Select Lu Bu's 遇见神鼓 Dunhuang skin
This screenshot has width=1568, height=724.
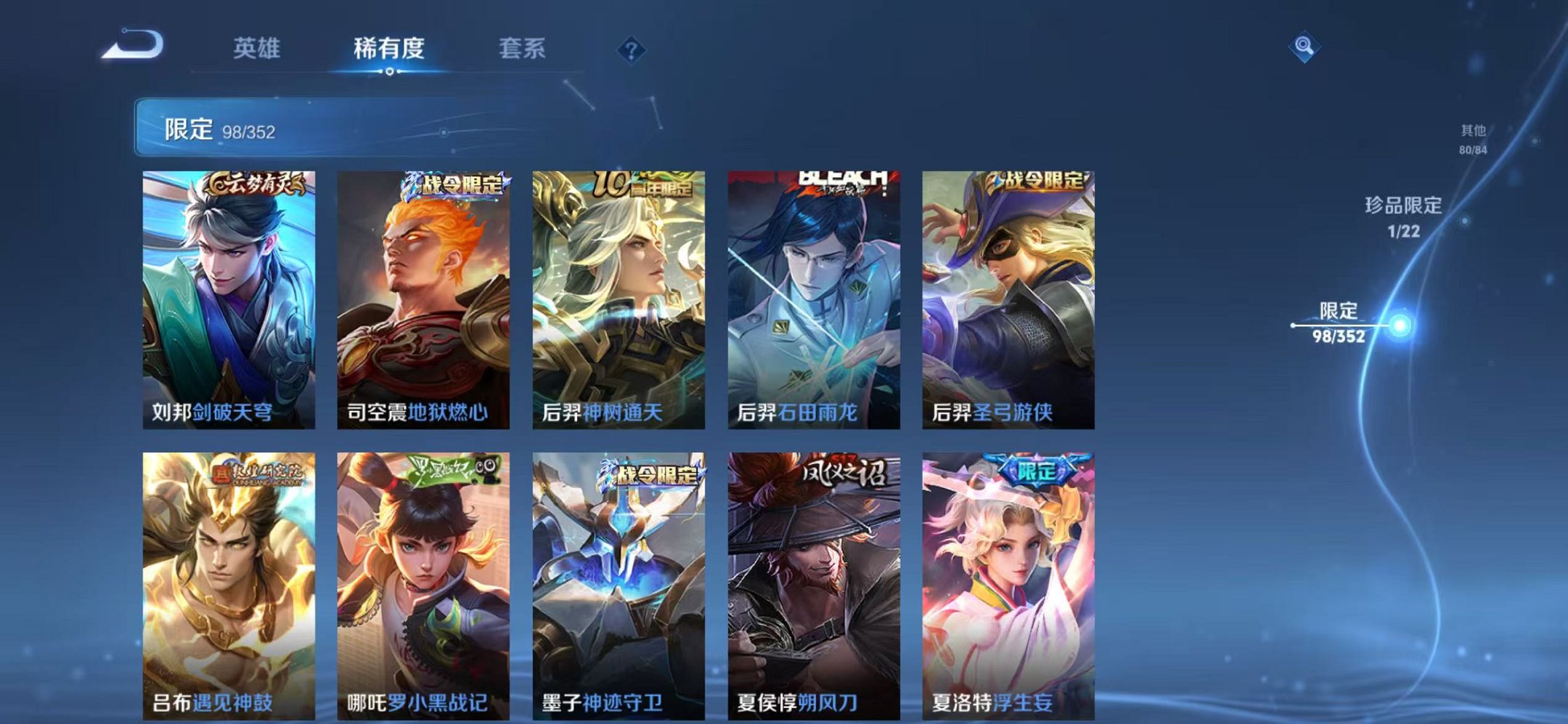[x=228, y=575]
